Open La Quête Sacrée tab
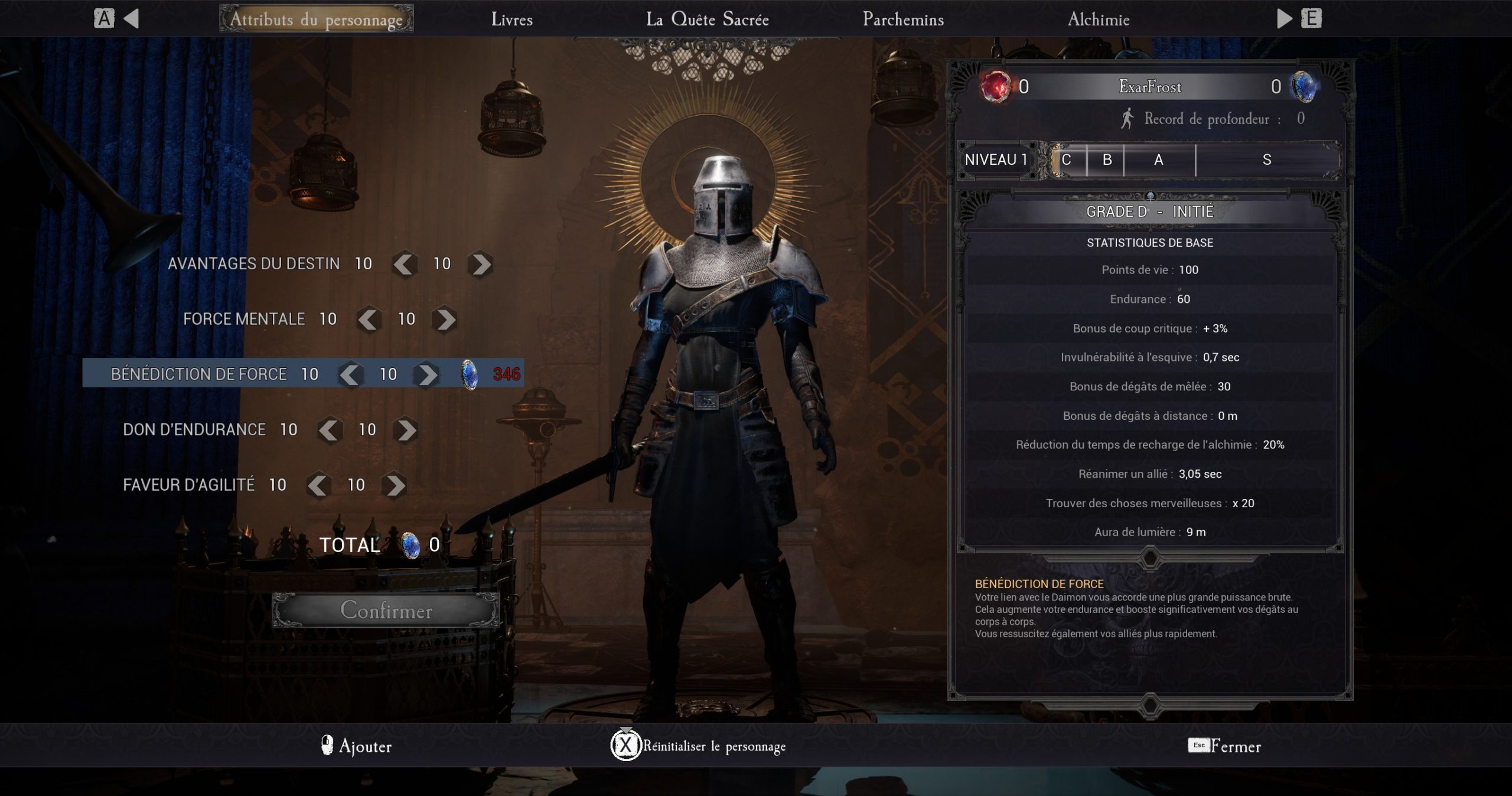 (707, 19)
